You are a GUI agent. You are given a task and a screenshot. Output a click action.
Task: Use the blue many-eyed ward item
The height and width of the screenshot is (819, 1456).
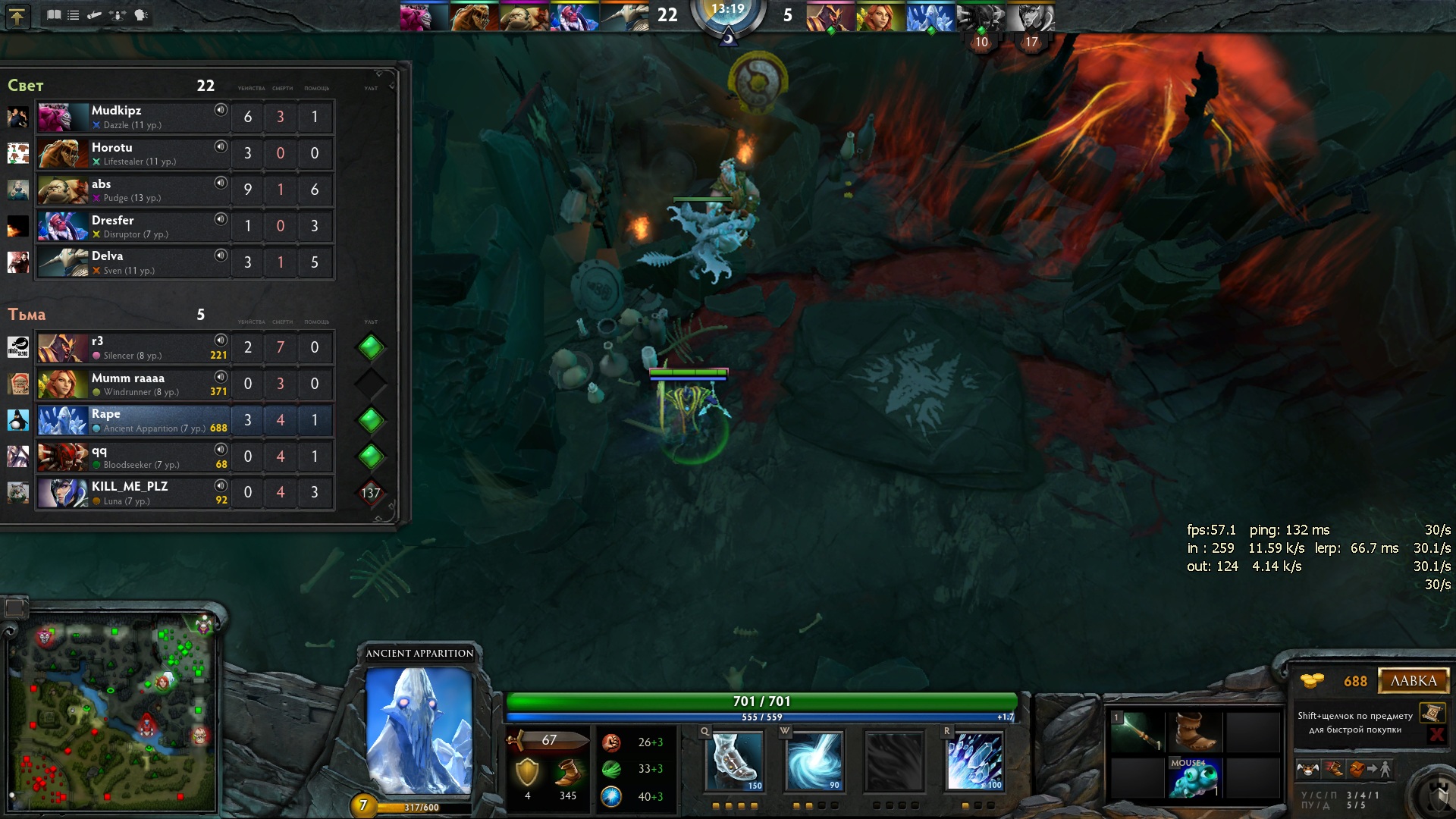click(x=1194, y=778)
